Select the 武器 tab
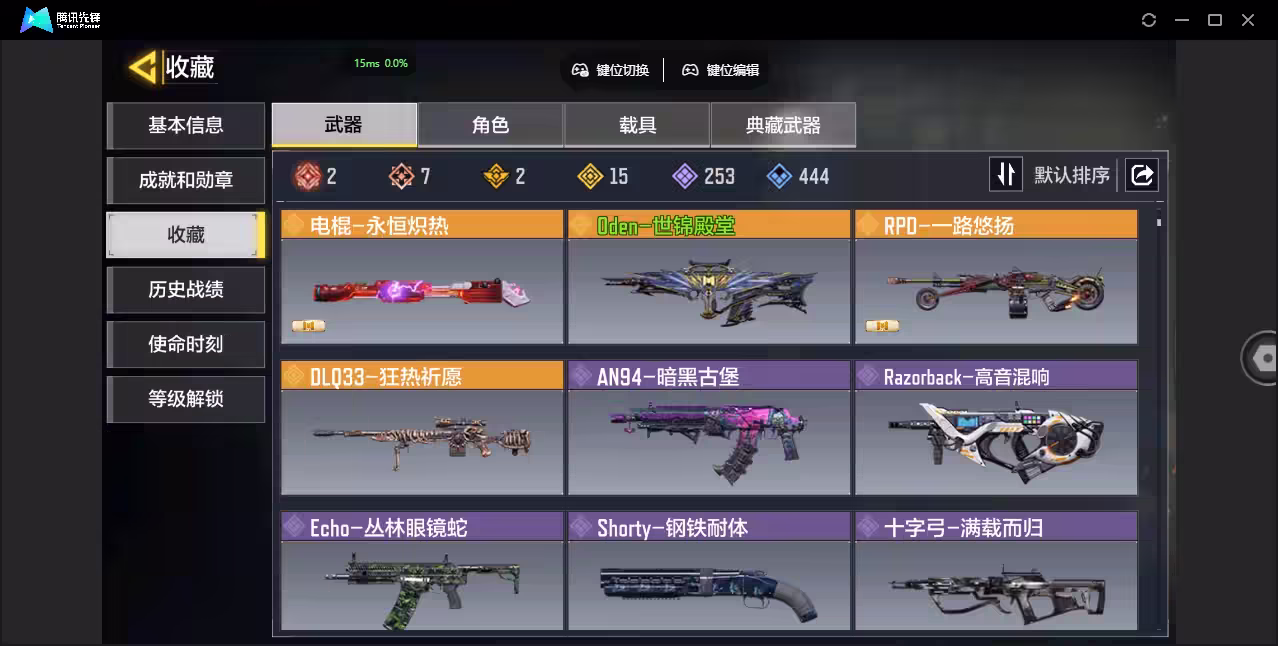Image resolution: width=1278 pixels, height=646 pixels. [344, 125]
